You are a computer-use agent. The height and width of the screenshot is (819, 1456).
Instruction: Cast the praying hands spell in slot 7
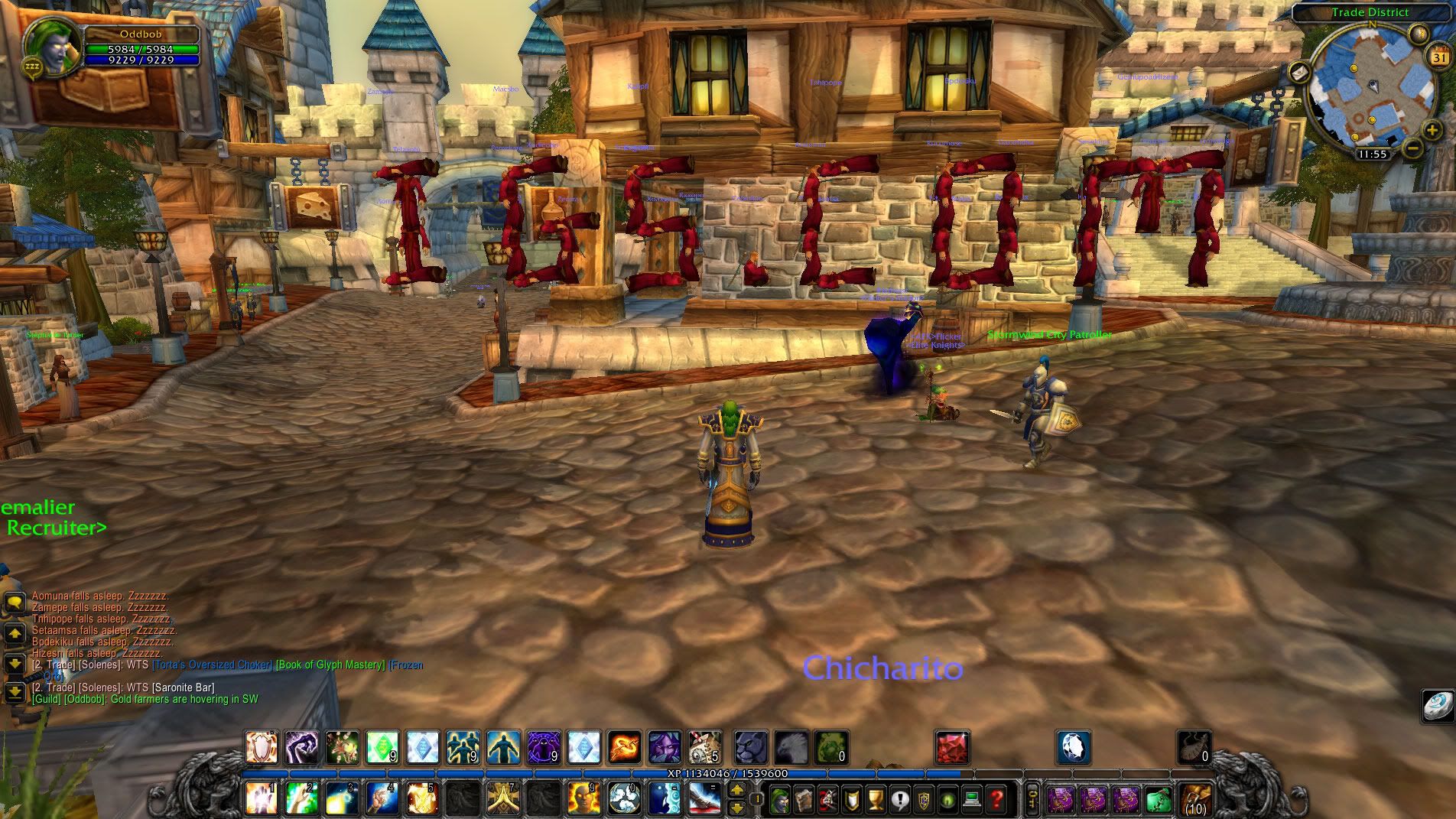pos(503,799)
